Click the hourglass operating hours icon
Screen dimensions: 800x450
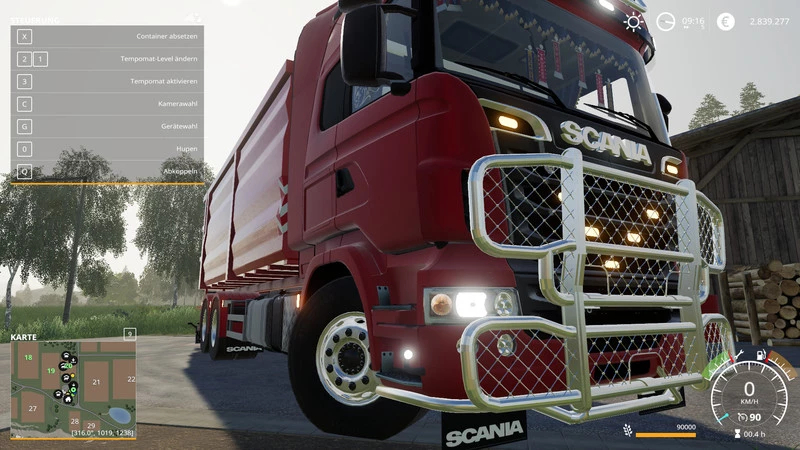point(737,433)
